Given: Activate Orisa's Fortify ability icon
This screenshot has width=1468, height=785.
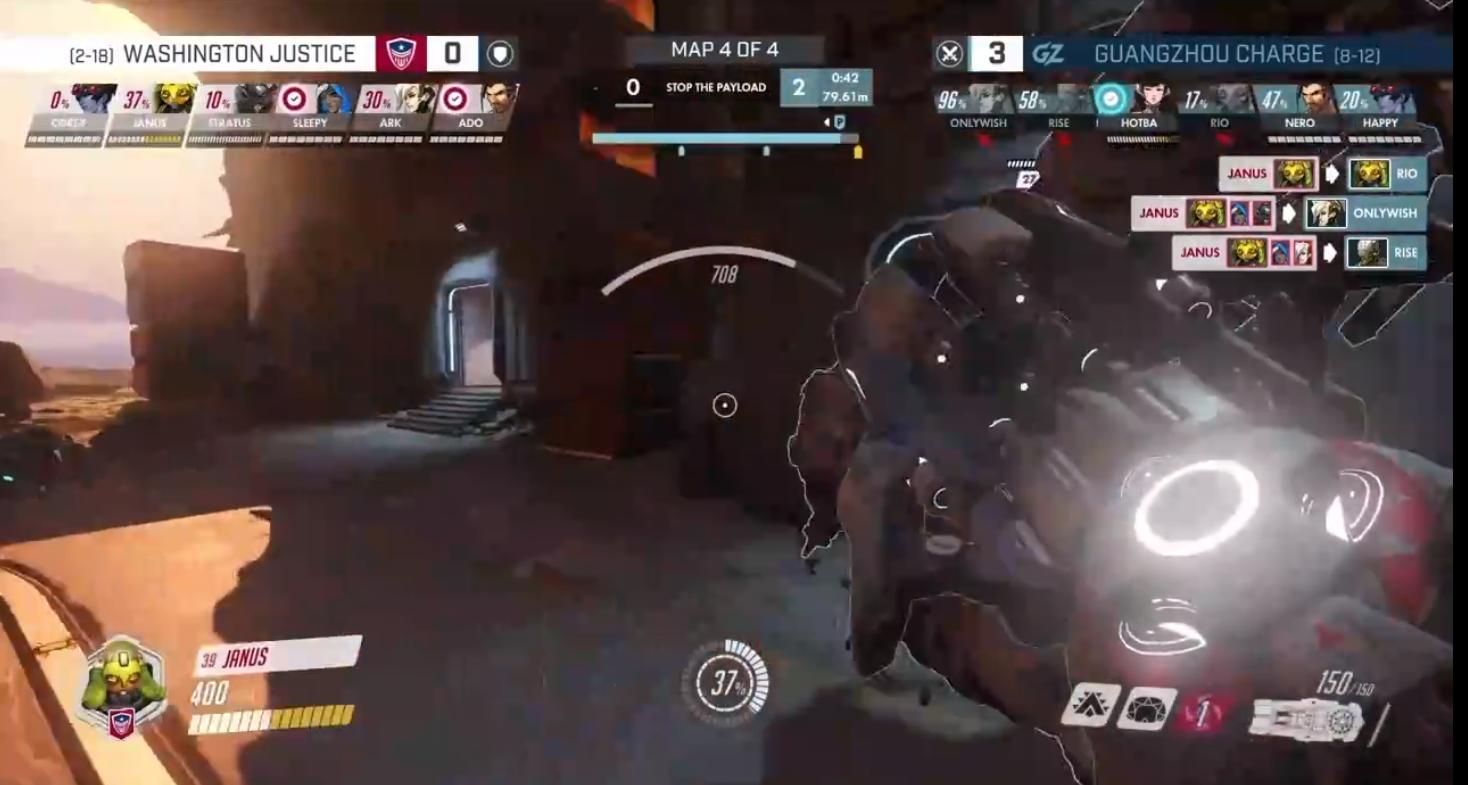Looking at the screenshot, I should (x=1090, y=705).
